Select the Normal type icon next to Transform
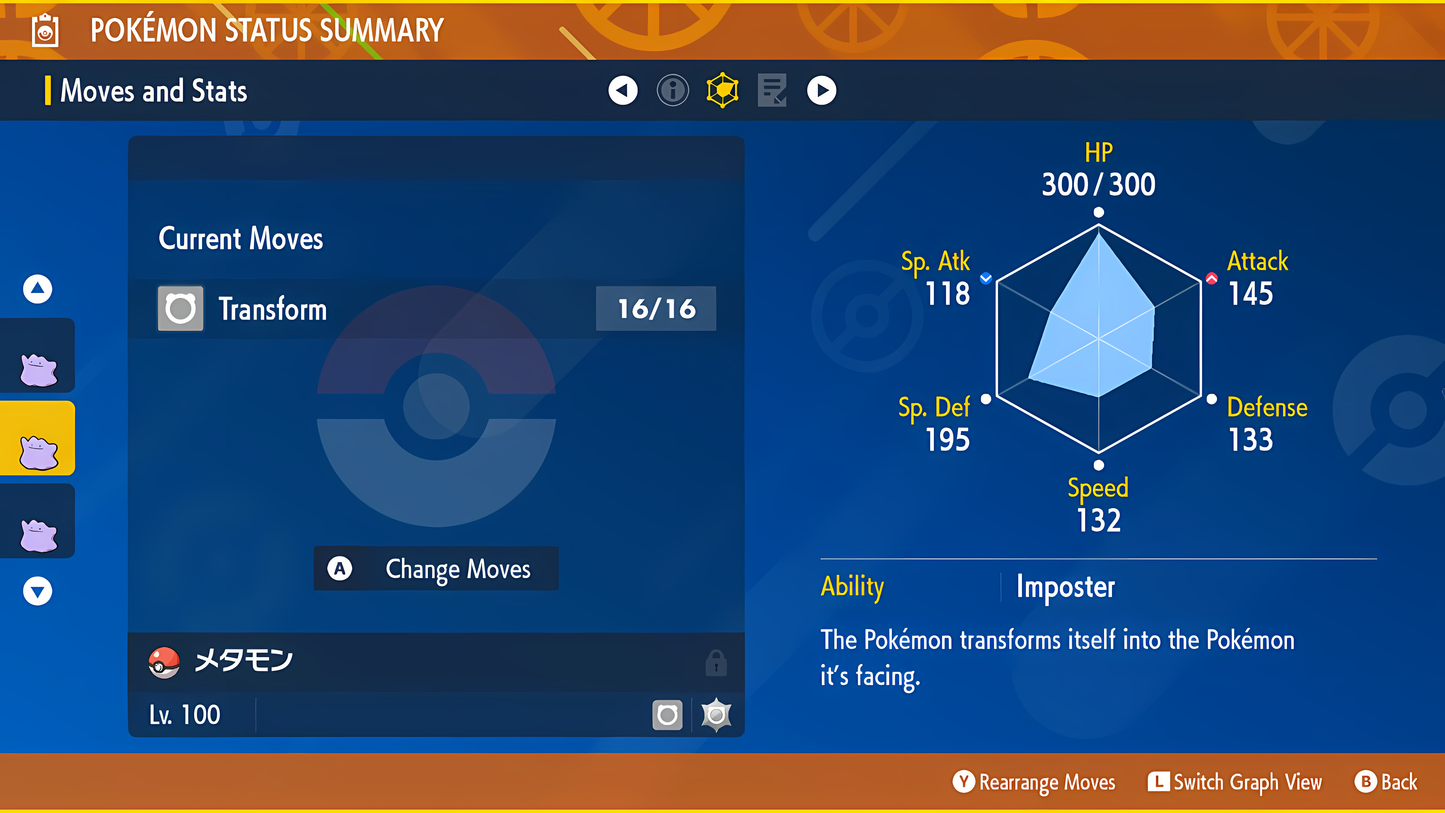This screenshot has width=1445, height=813. [180, 308]
